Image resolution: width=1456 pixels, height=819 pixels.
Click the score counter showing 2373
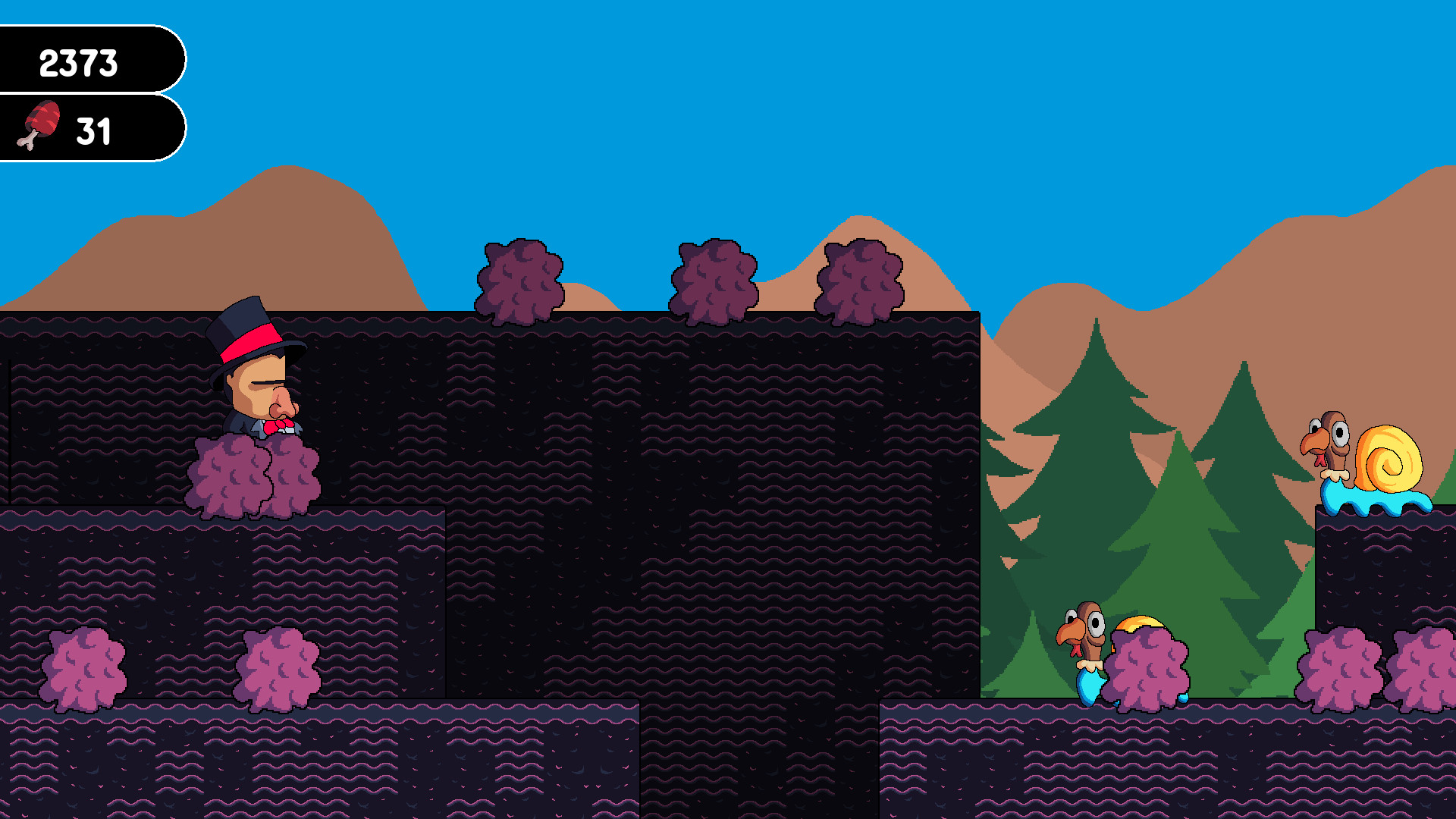coord(80,64)
